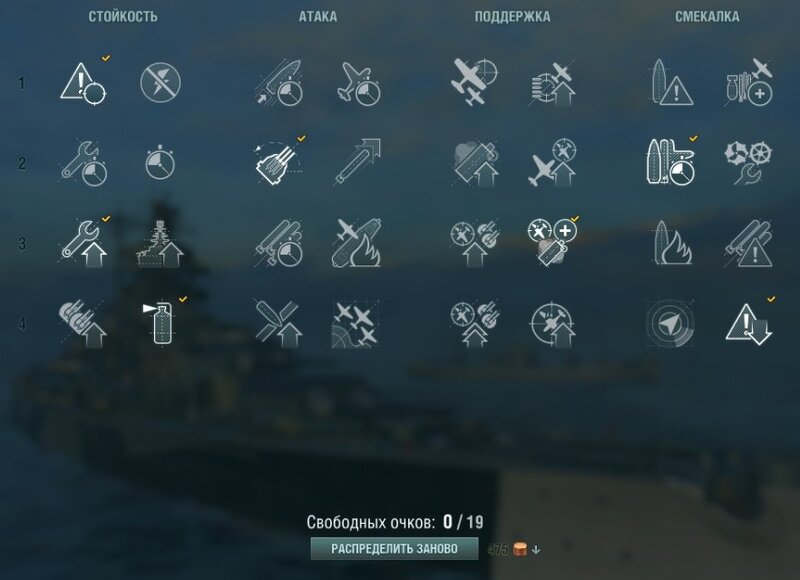Select the battleship with up arrow skill
Screen dimensions: 800x580
click(159, 242)
